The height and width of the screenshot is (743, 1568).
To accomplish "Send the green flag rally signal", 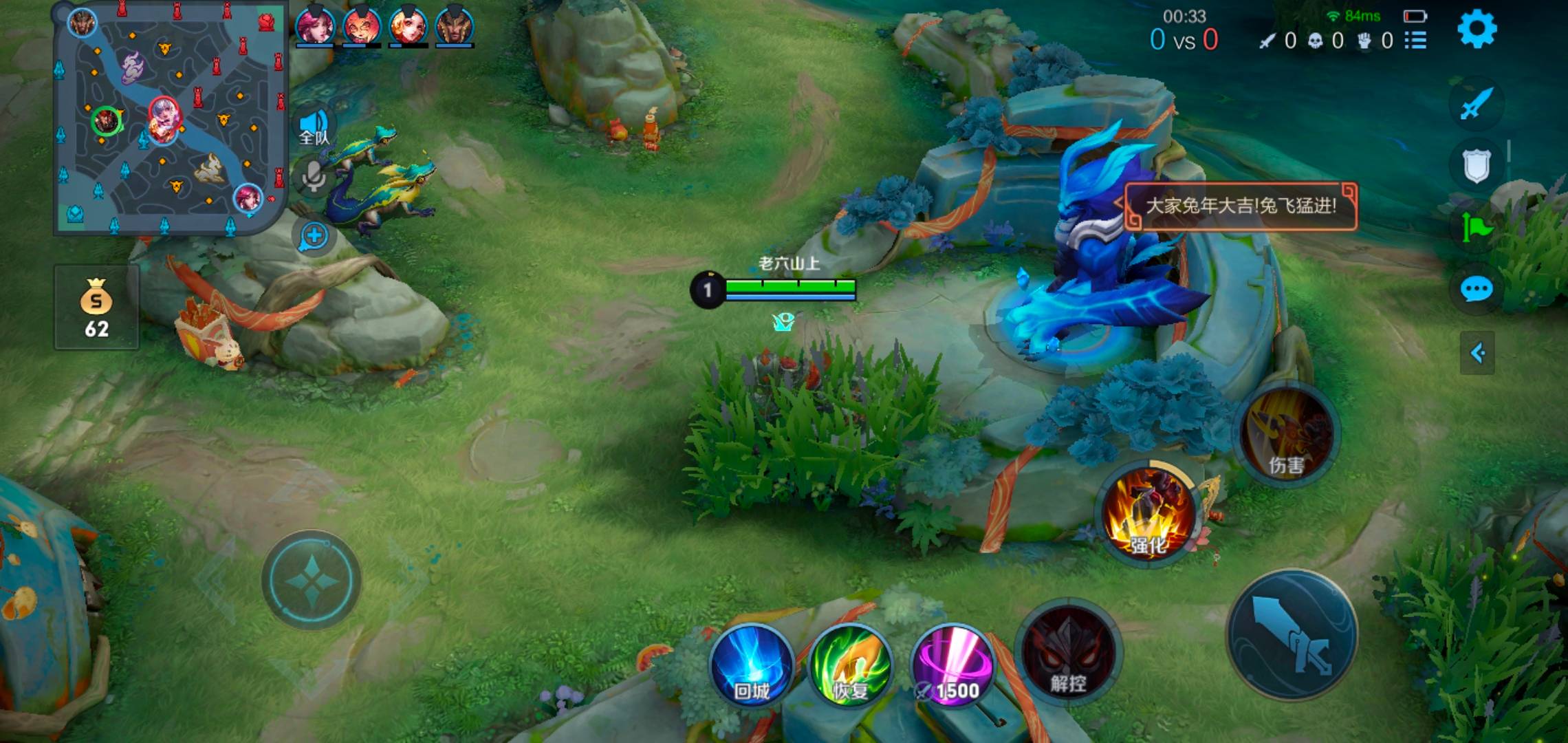I will click(x=1476, y=227).
